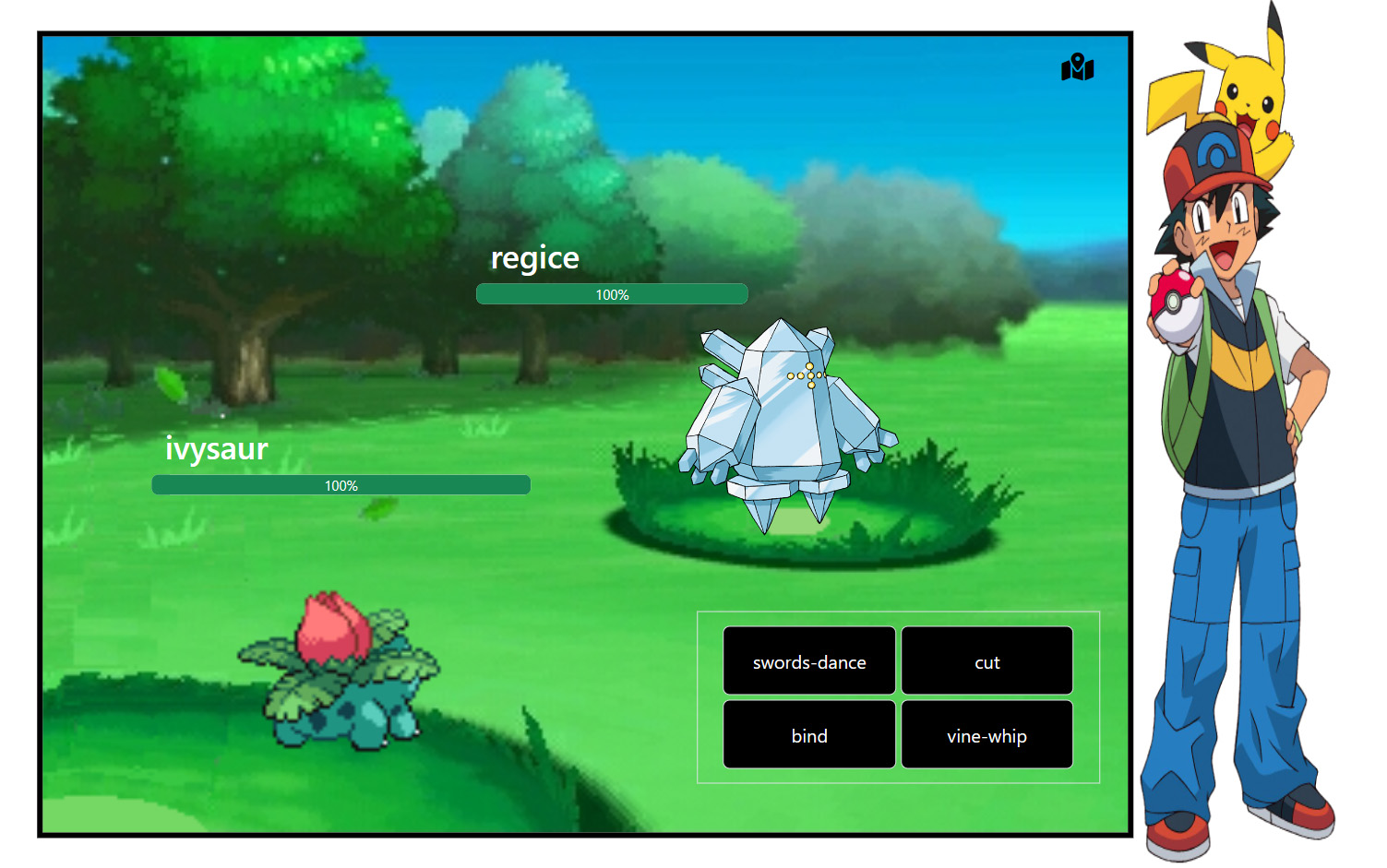Viewport: 1387px width, 868px height.
Task: Select the bind move
Action: [808, 734]
